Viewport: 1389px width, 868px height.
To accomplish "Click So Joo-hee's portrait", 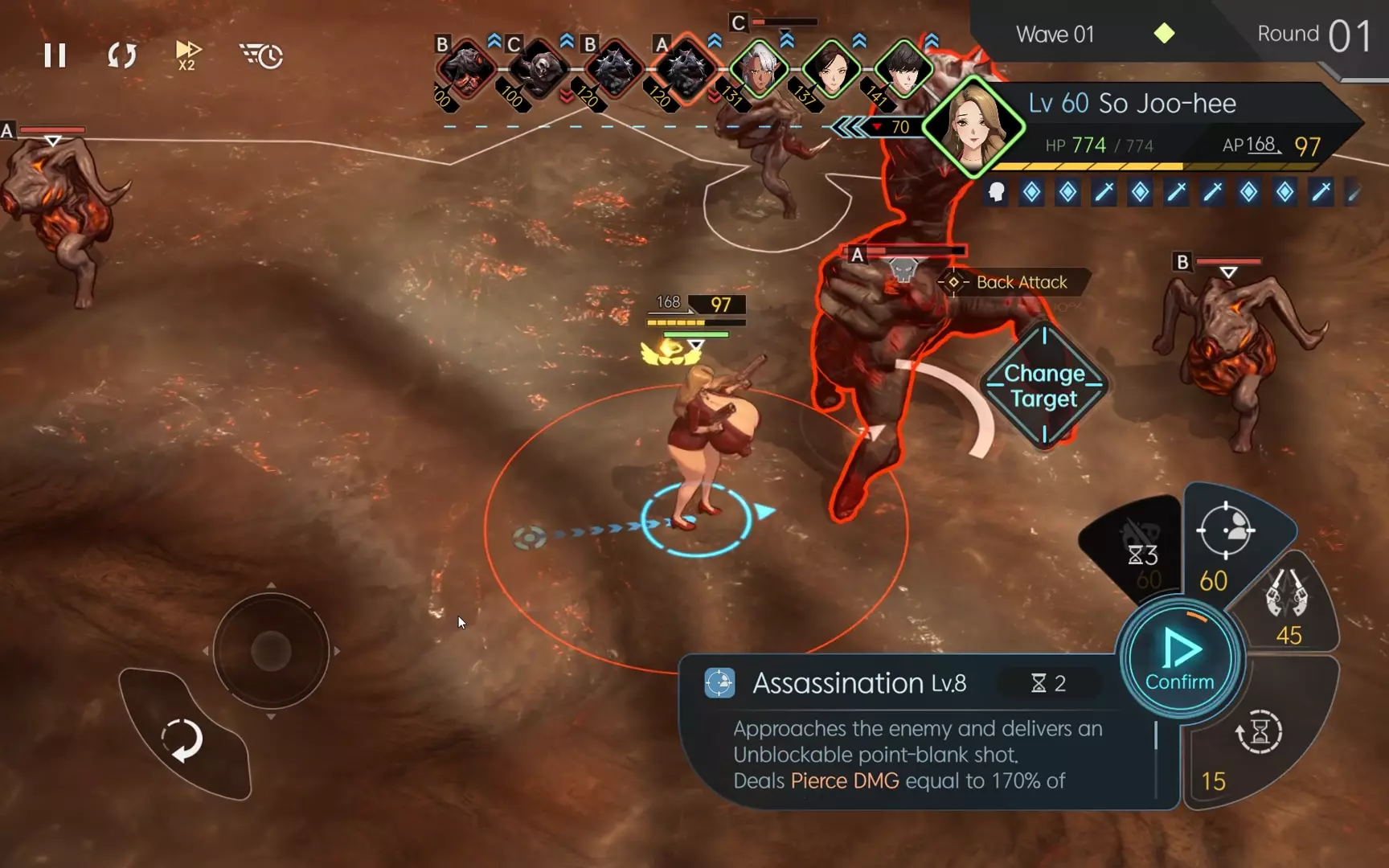I will pyautogui.click(x=975, y=128).
